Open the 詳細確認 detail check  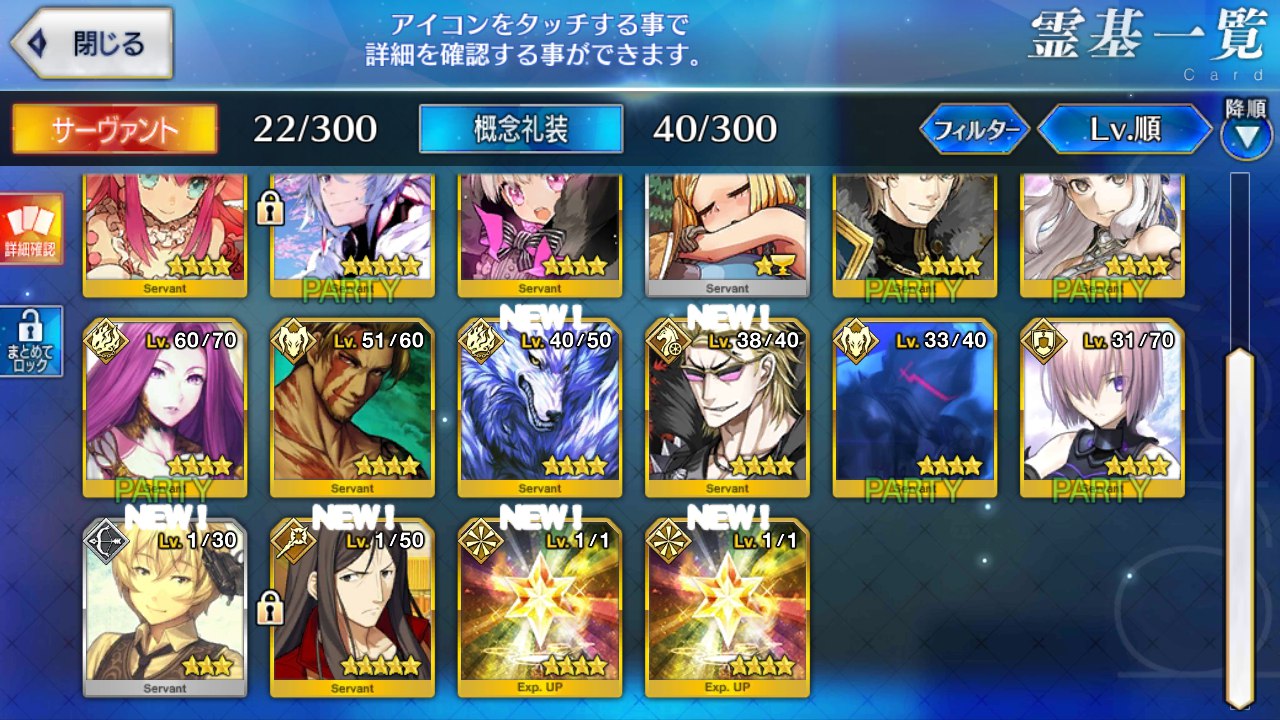pos(31,230)
